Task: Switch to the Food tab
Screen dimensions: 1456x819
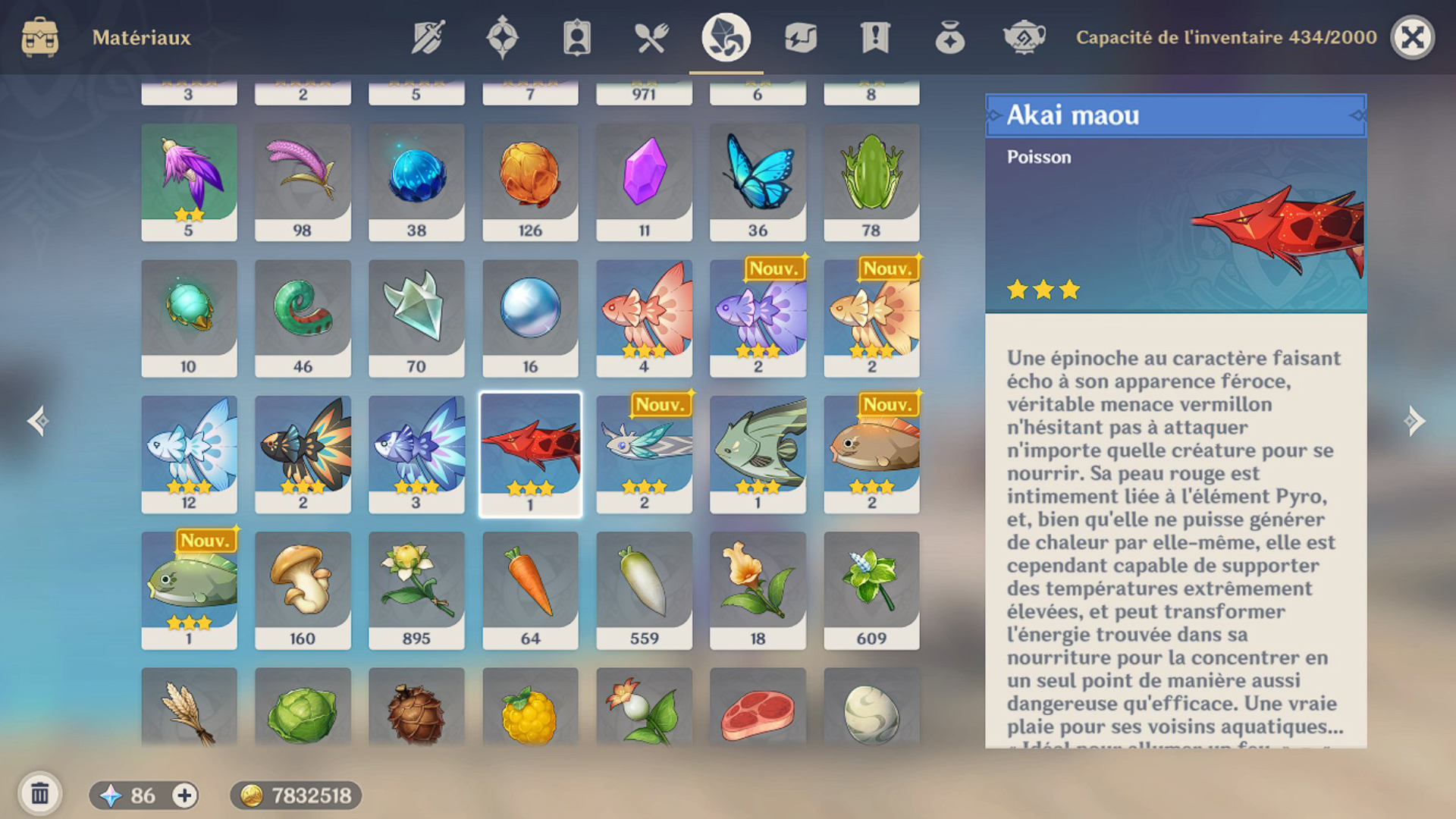Action: pos(651,37)
